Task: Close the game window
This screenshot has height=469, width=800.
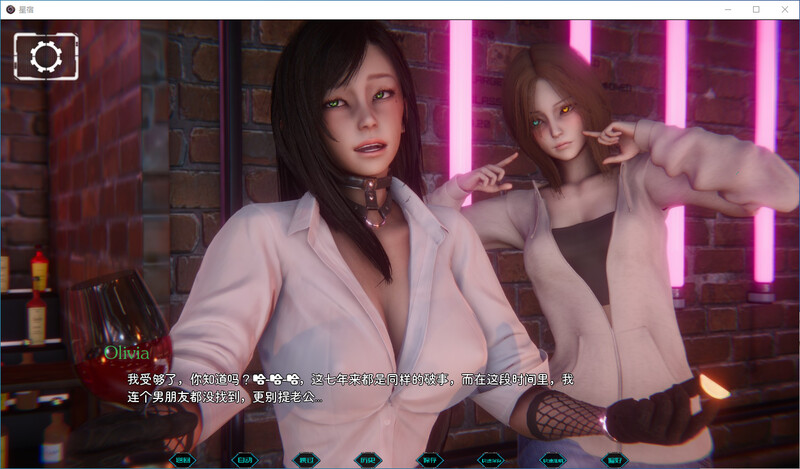Action: pos(781,9)
